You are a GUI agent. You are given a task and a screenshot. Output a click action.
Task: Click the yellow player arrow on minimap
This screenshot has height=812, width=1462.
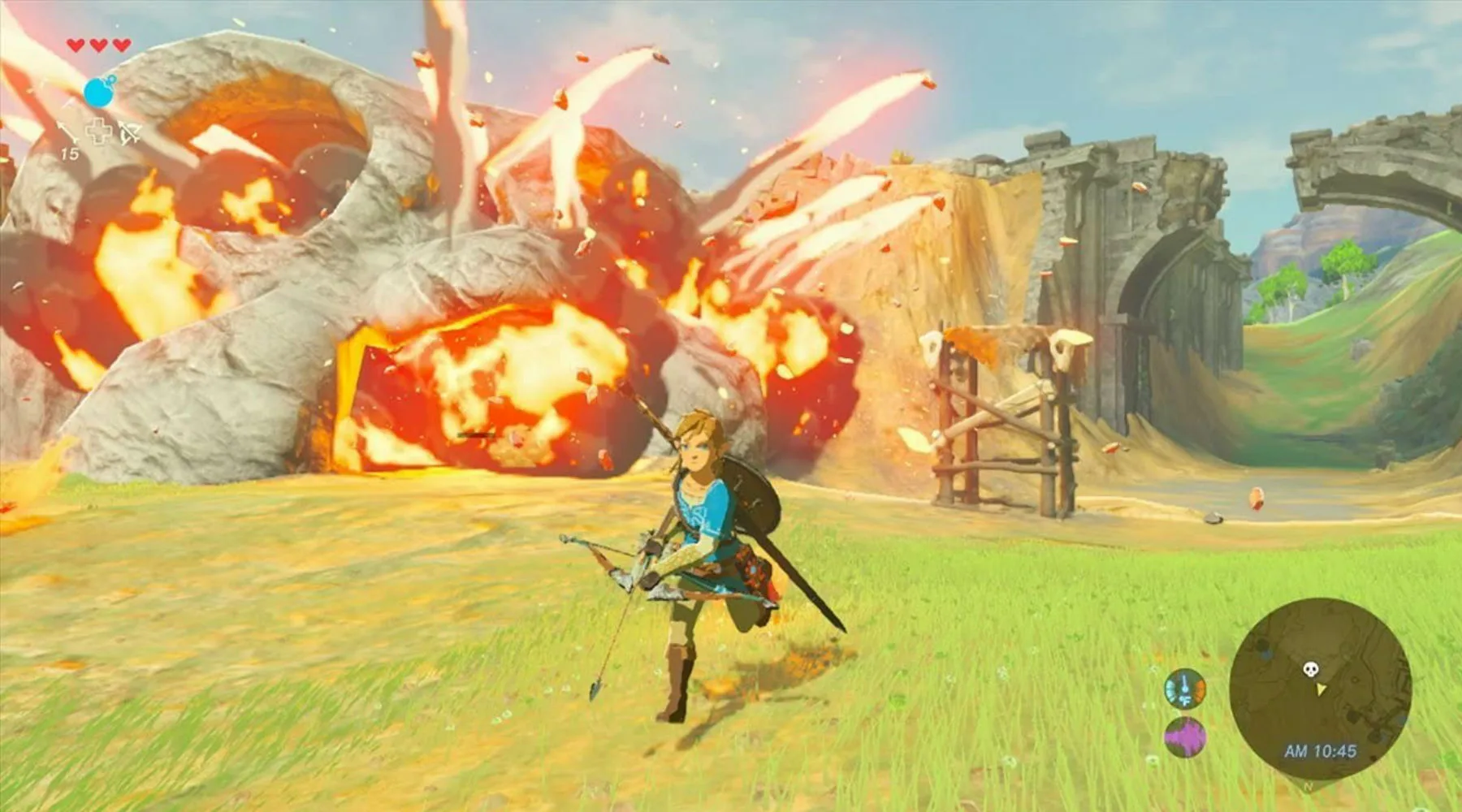point(1321,689)
